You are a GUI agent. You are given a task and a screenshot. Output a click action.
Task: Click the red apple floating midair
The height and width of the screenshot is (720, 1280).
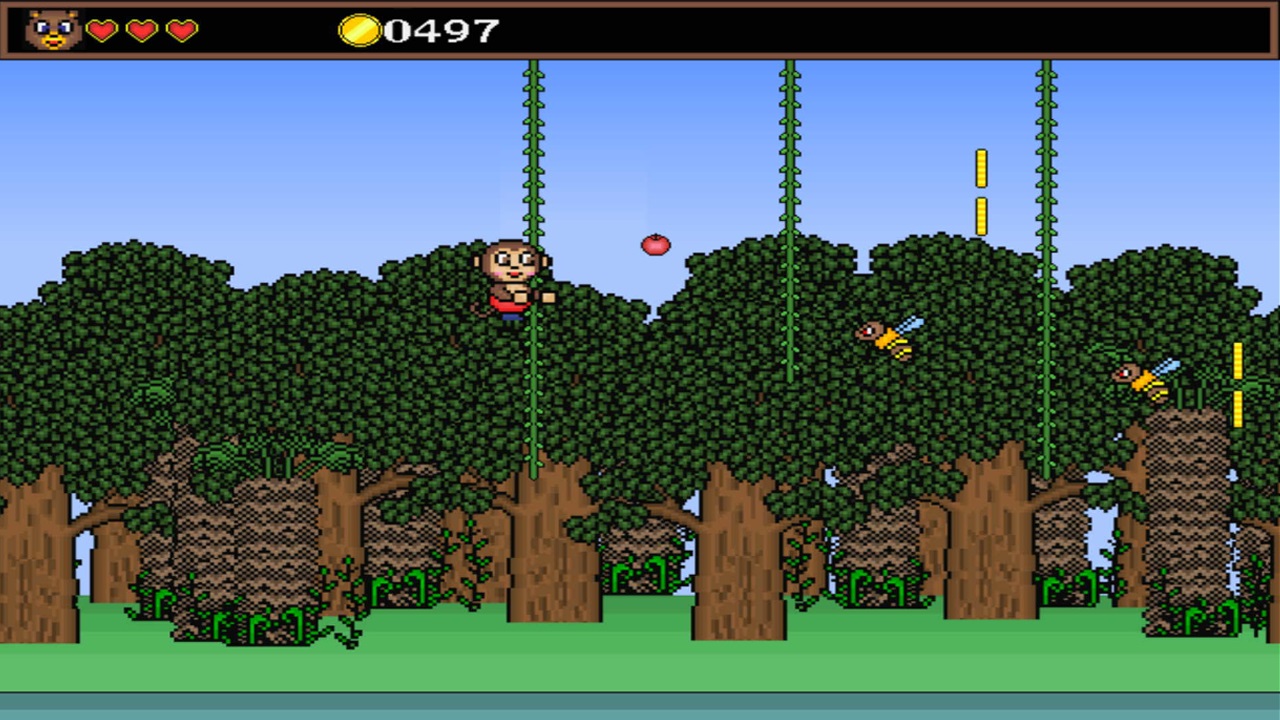[x=655, y=245]
